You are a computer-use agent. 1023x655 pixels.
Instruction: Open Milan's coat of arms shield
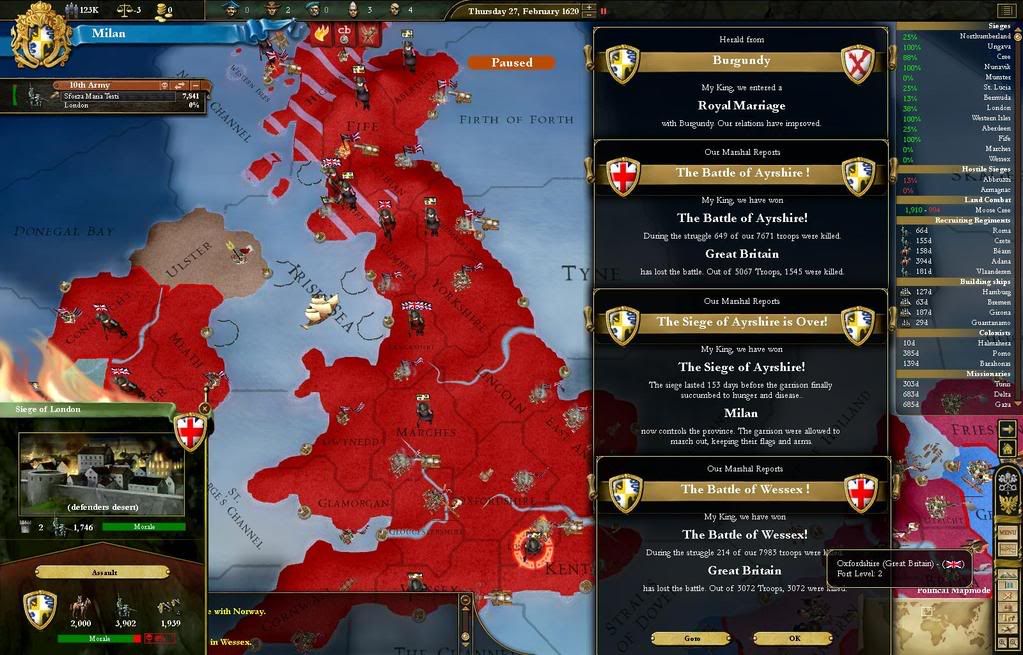tap(41, 34)
